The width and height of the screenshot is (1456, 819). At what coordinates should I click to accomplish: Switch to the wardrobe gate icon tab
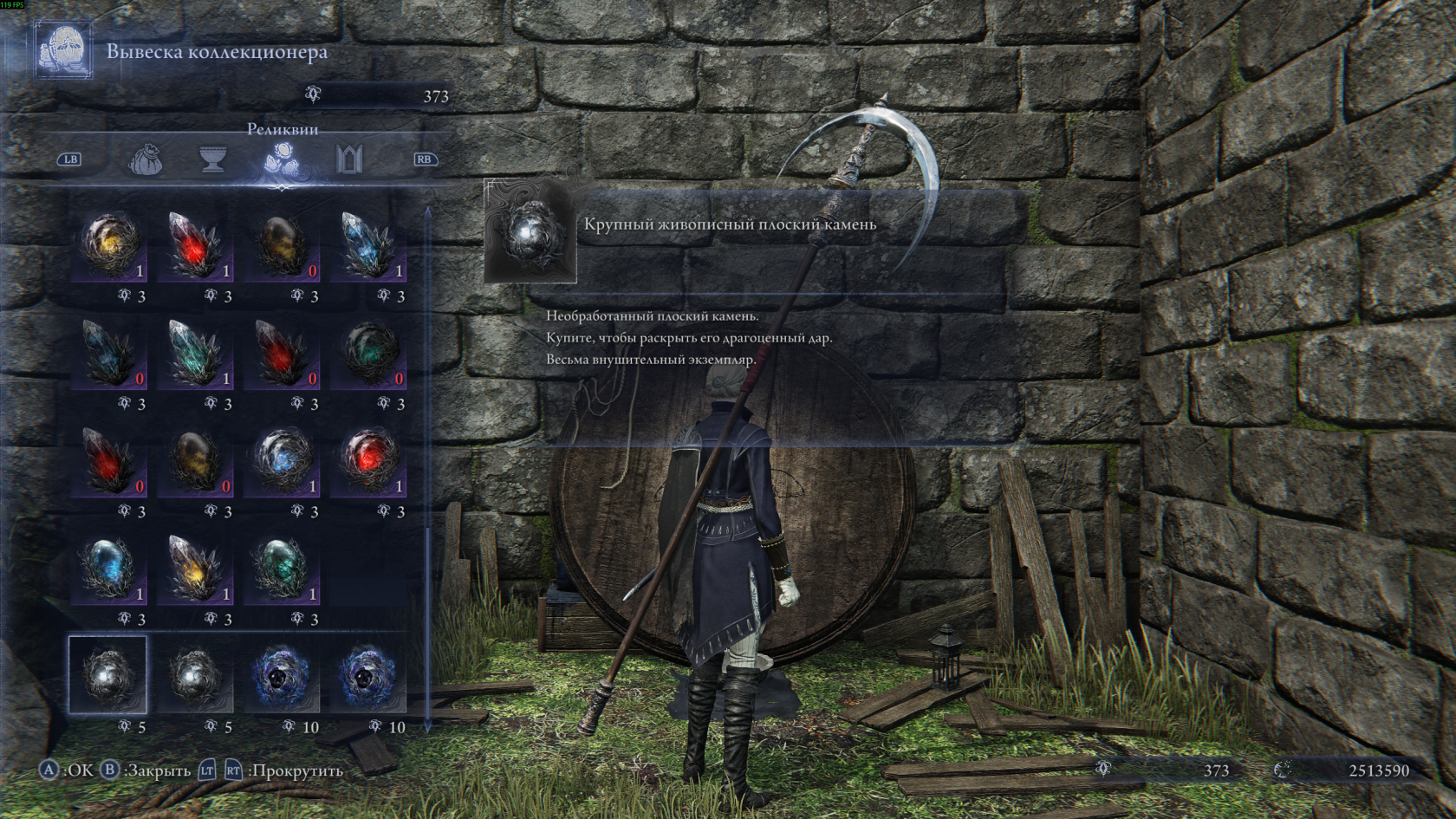[349, 159]
